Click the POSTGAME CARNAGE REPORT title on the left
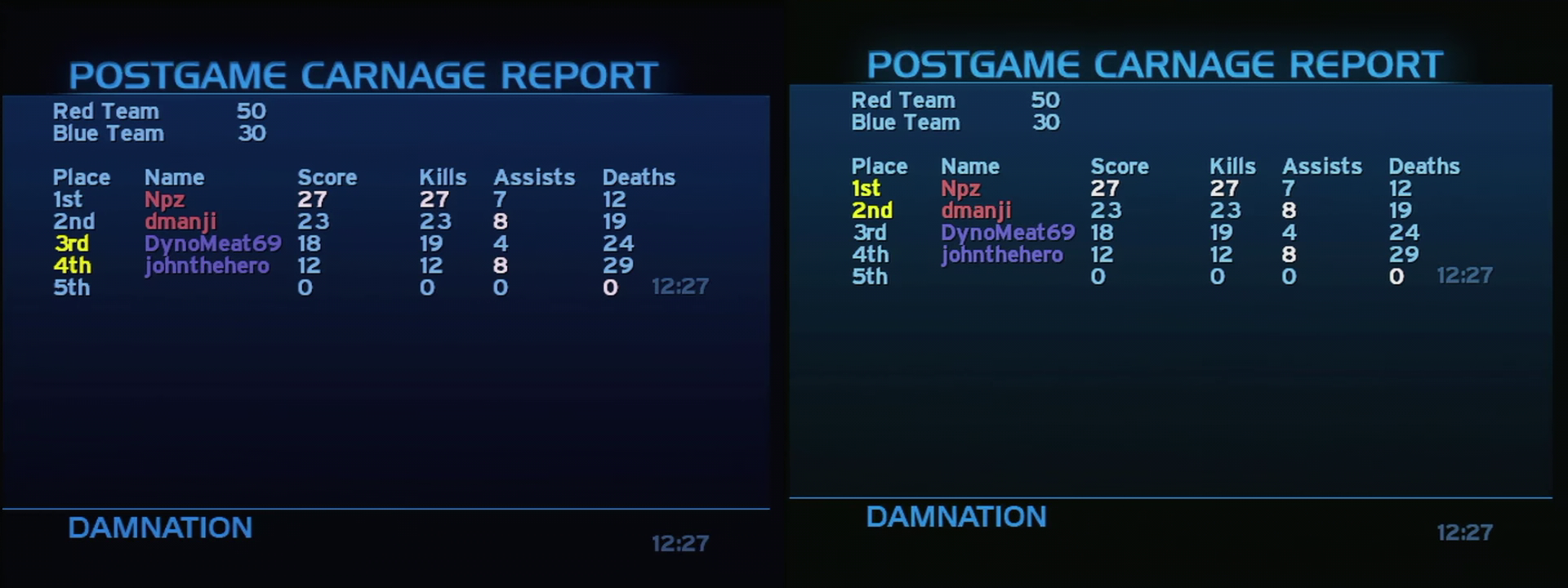1568x588 pixels. [365, 75]
